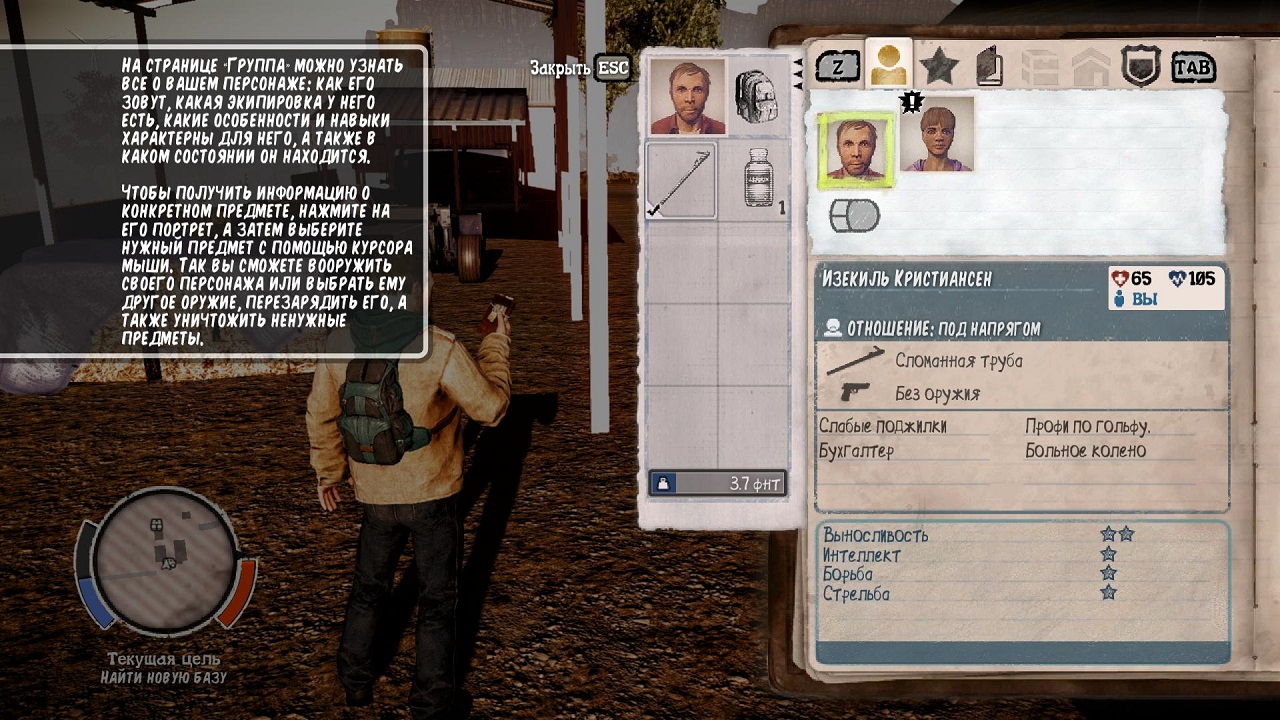Open the greyed-out house base tab

pyautogui.click(x=1090, y=68)
